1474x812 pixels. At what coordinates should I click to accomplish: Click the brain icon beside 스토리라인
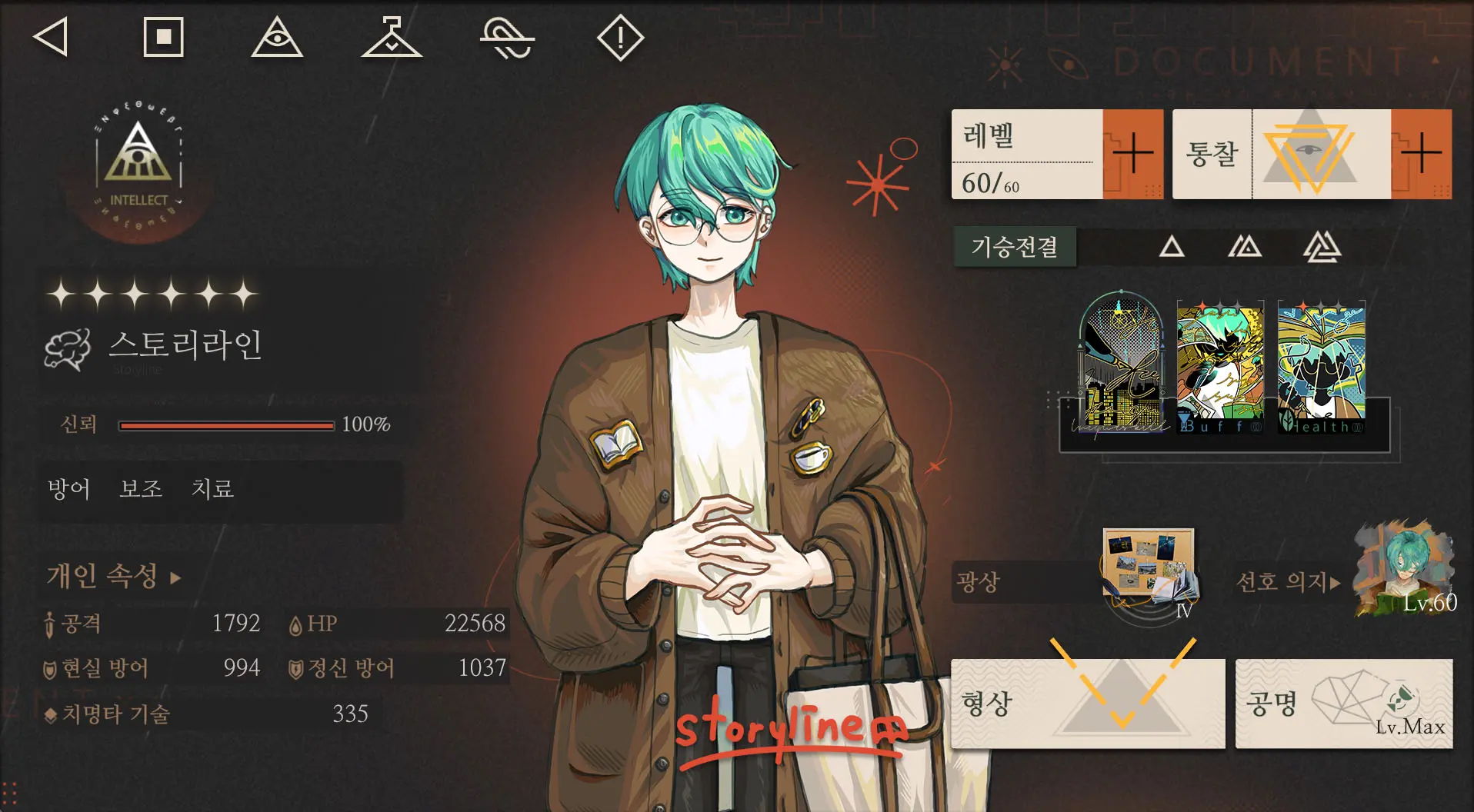pyautogui.click(x=67, y=348)
